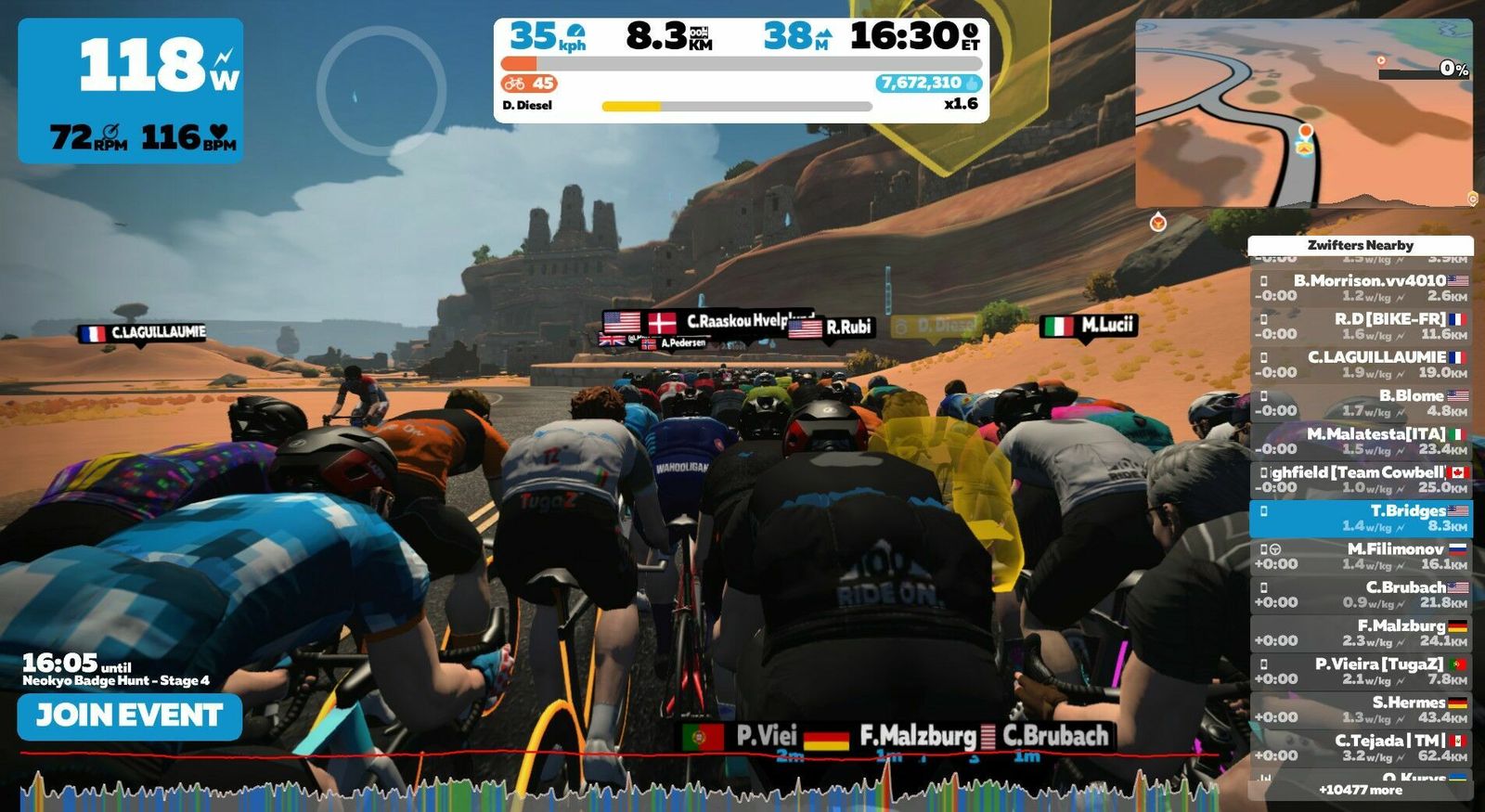Select the C.Brubach list row
The height and width of the screenshot is (812, 1485).
(1361, 594)
